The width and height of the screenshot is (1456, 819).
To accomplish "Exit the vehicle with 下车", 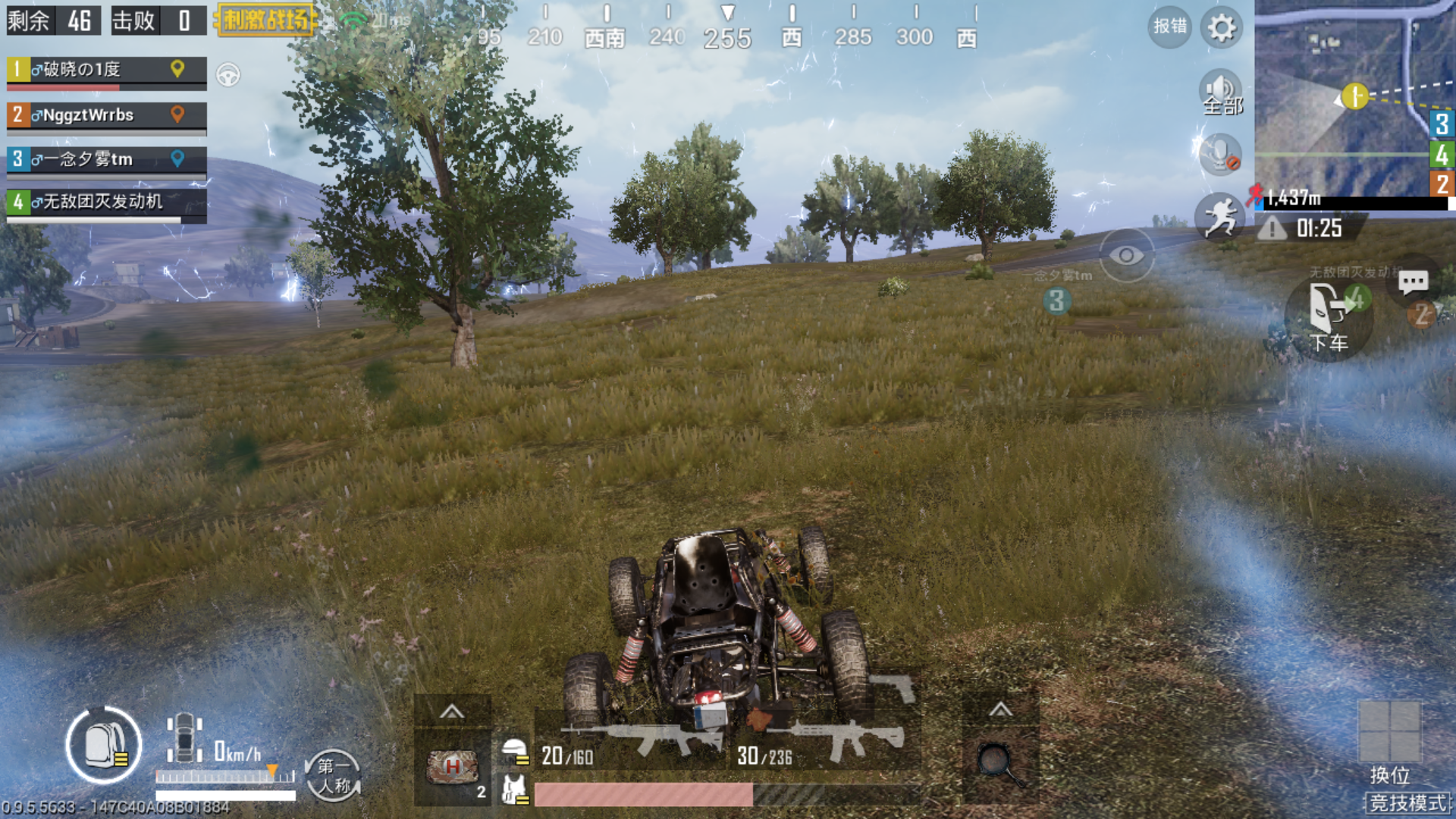I will click(x=1328, y=319).
